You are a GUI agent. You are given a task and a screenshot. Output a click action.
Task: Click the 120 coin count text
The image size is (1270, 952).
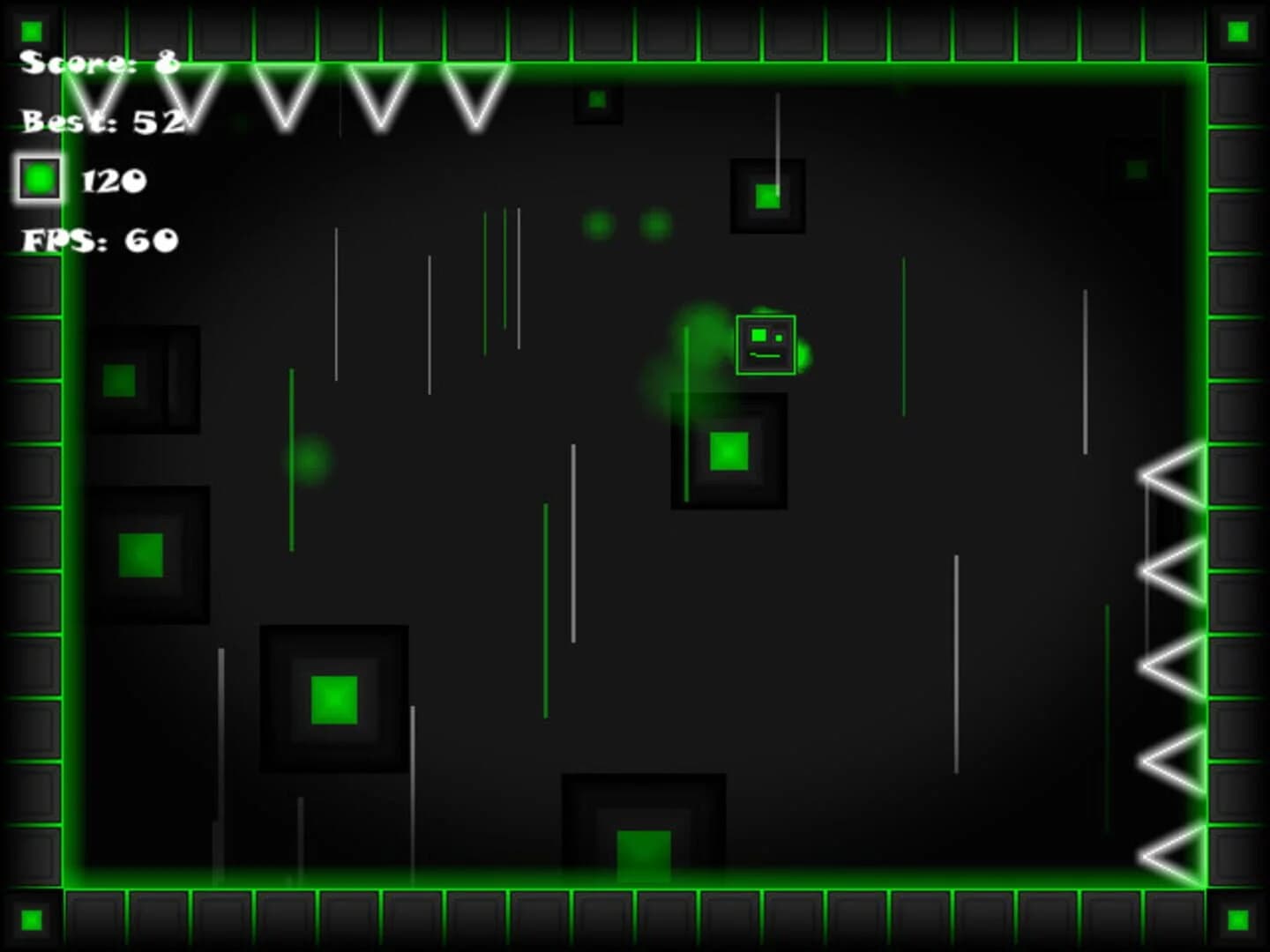pyautogui.click(x=113, y=181)
